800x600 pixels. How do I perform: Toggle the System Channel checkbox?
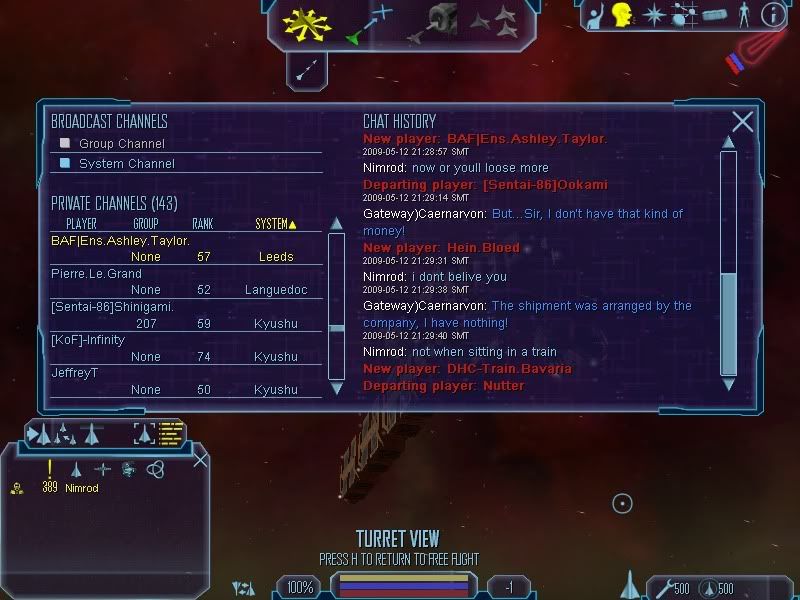(65, 163)
